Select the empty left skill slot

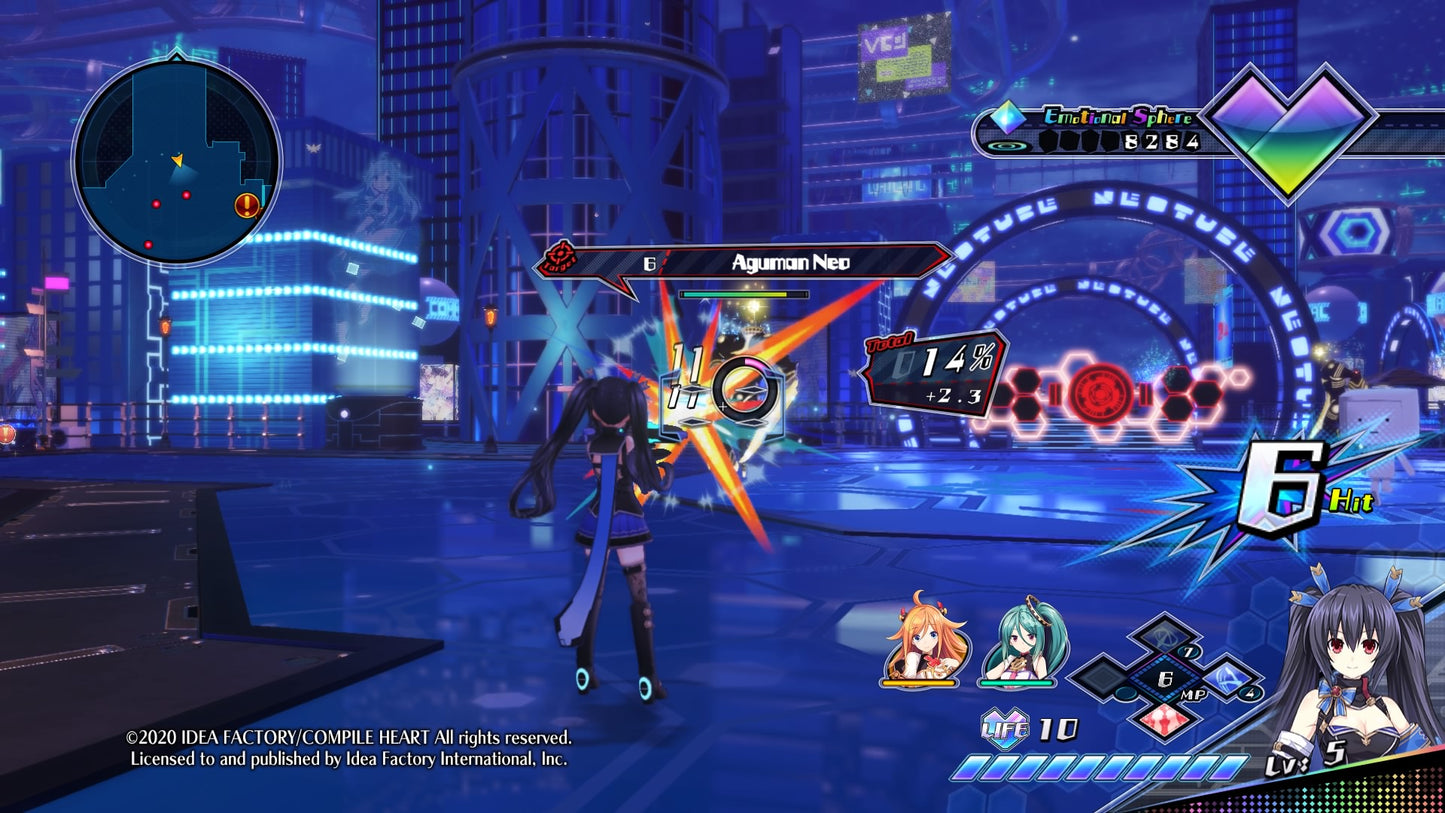1104,680
